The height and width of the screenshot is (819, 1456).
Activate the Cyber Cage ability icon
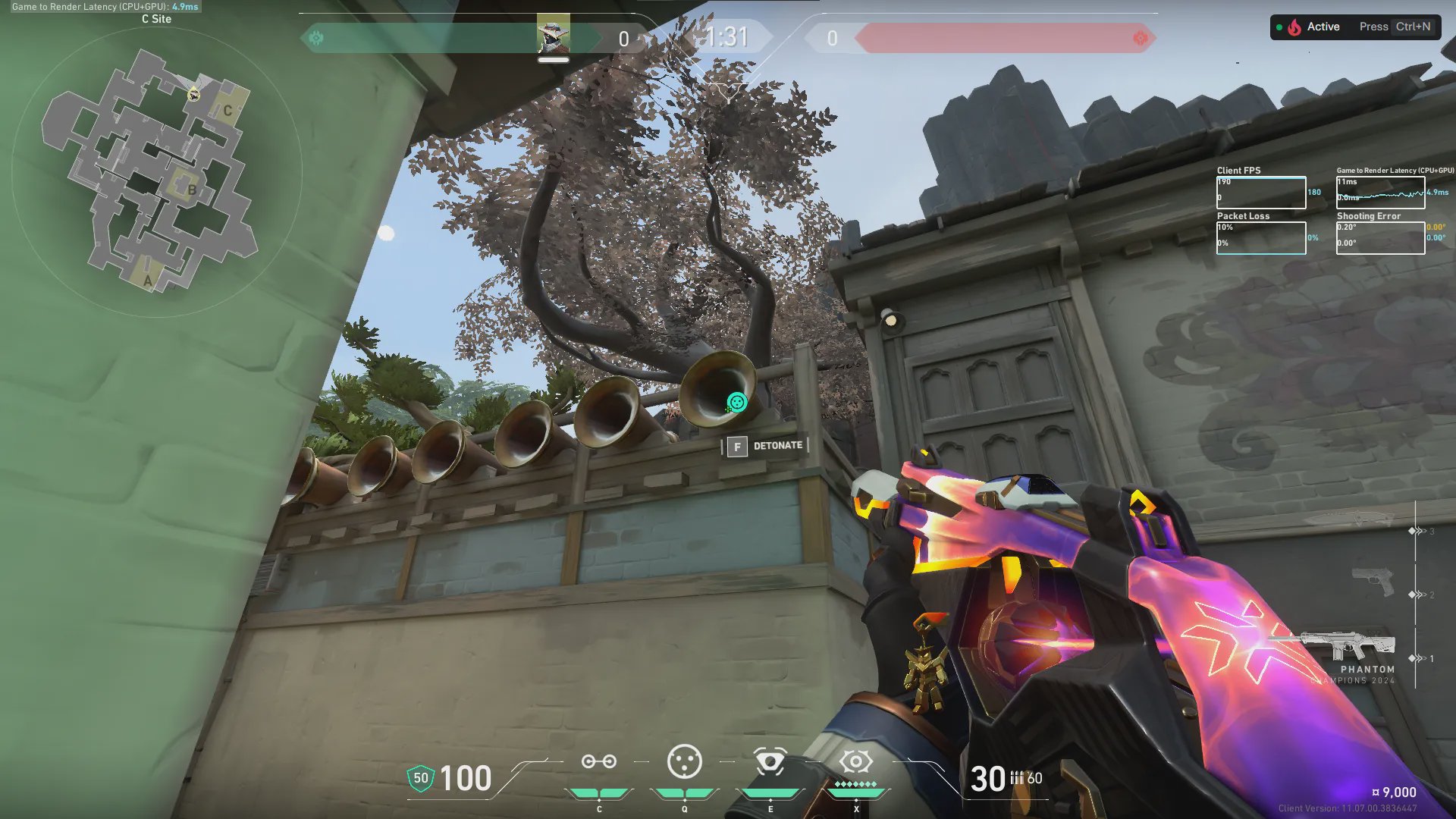coord(684,762)
